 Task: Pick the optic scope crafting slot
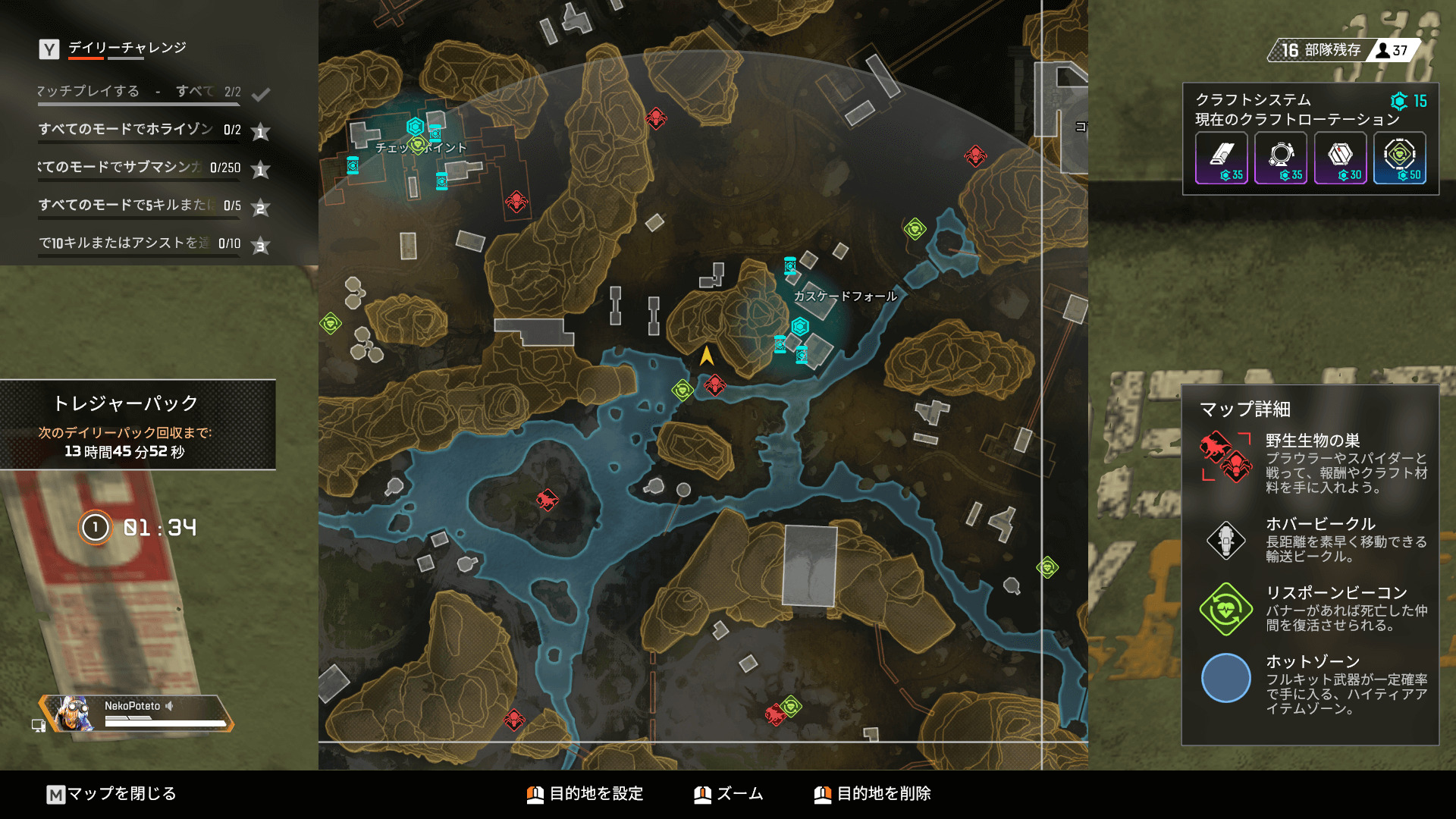tap(1281, 158)
